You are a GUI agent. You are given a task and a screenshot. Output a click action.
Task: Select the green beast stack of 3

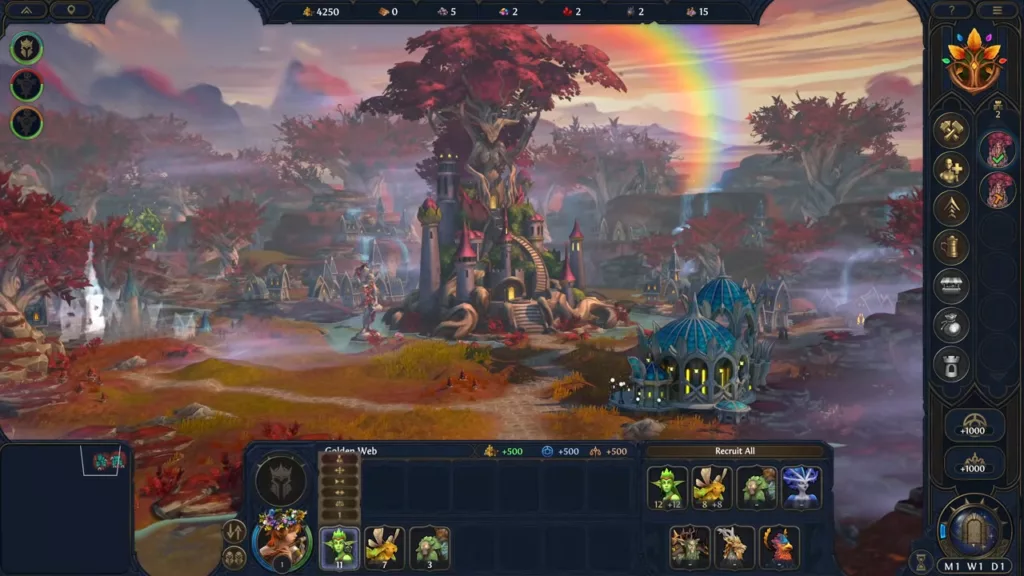(x=430, y=547)
